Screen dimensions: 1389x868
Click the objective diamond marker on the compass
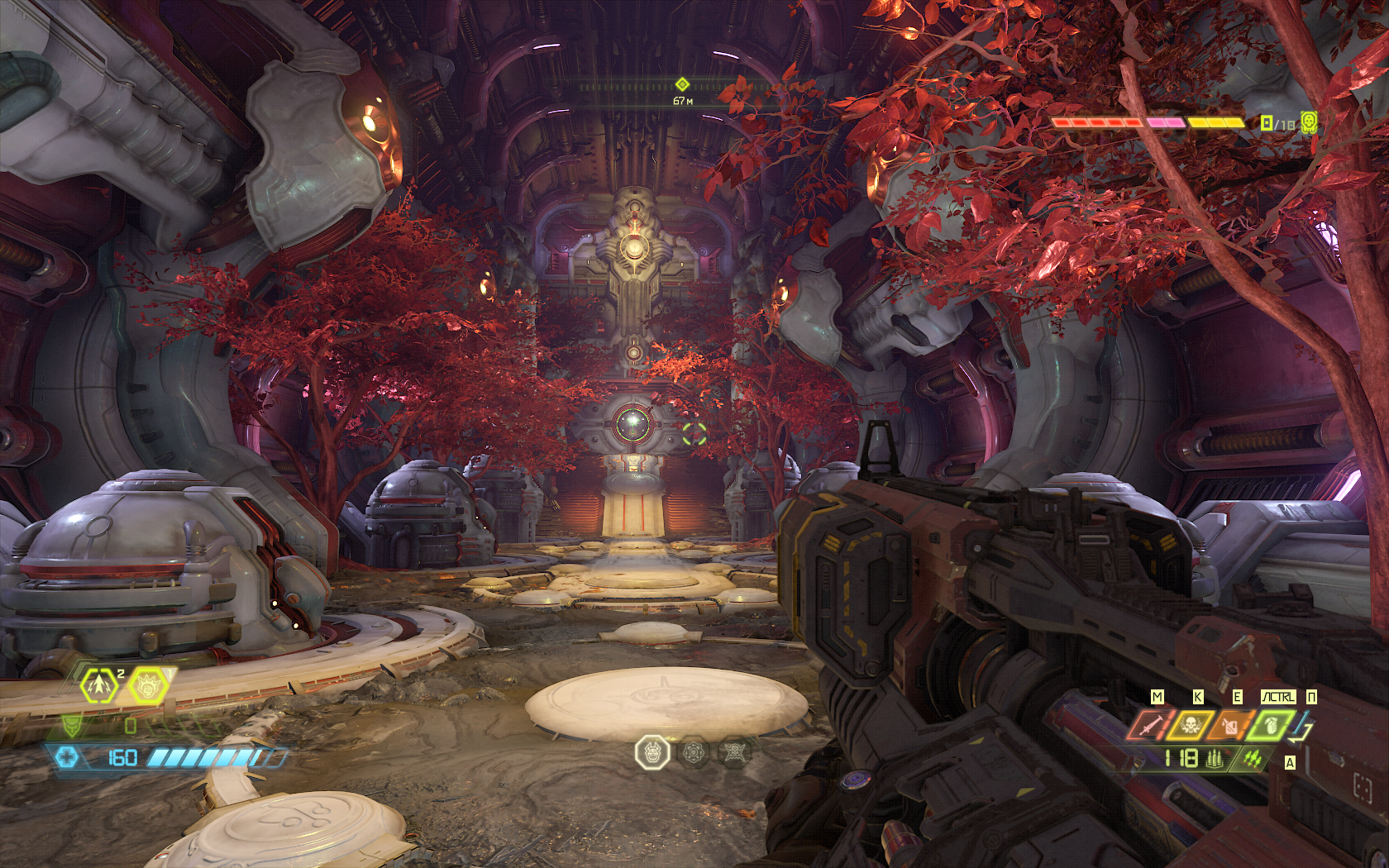tap(682, 84)
